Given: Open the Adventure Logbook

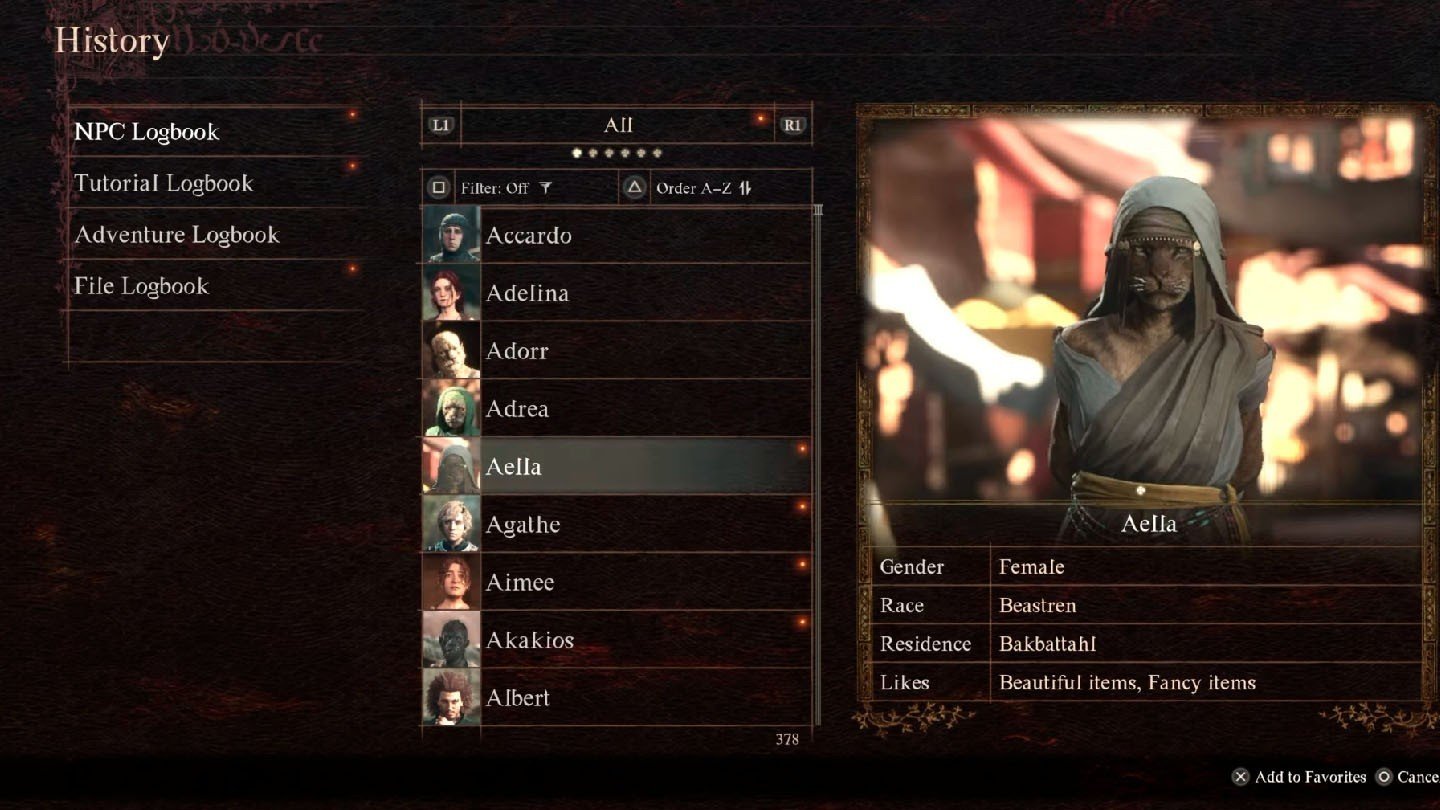Looking at the screenshot, I should [x=177, y=235].
